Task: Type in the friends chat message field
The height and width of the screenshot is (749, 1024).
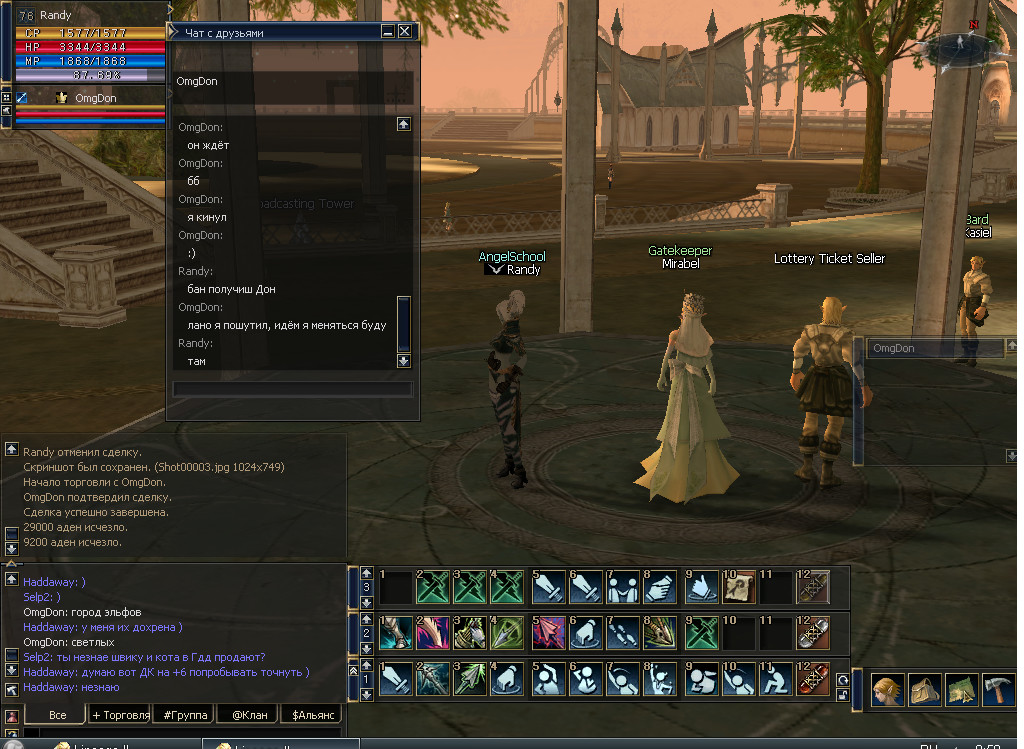Action: coord(292,389)
